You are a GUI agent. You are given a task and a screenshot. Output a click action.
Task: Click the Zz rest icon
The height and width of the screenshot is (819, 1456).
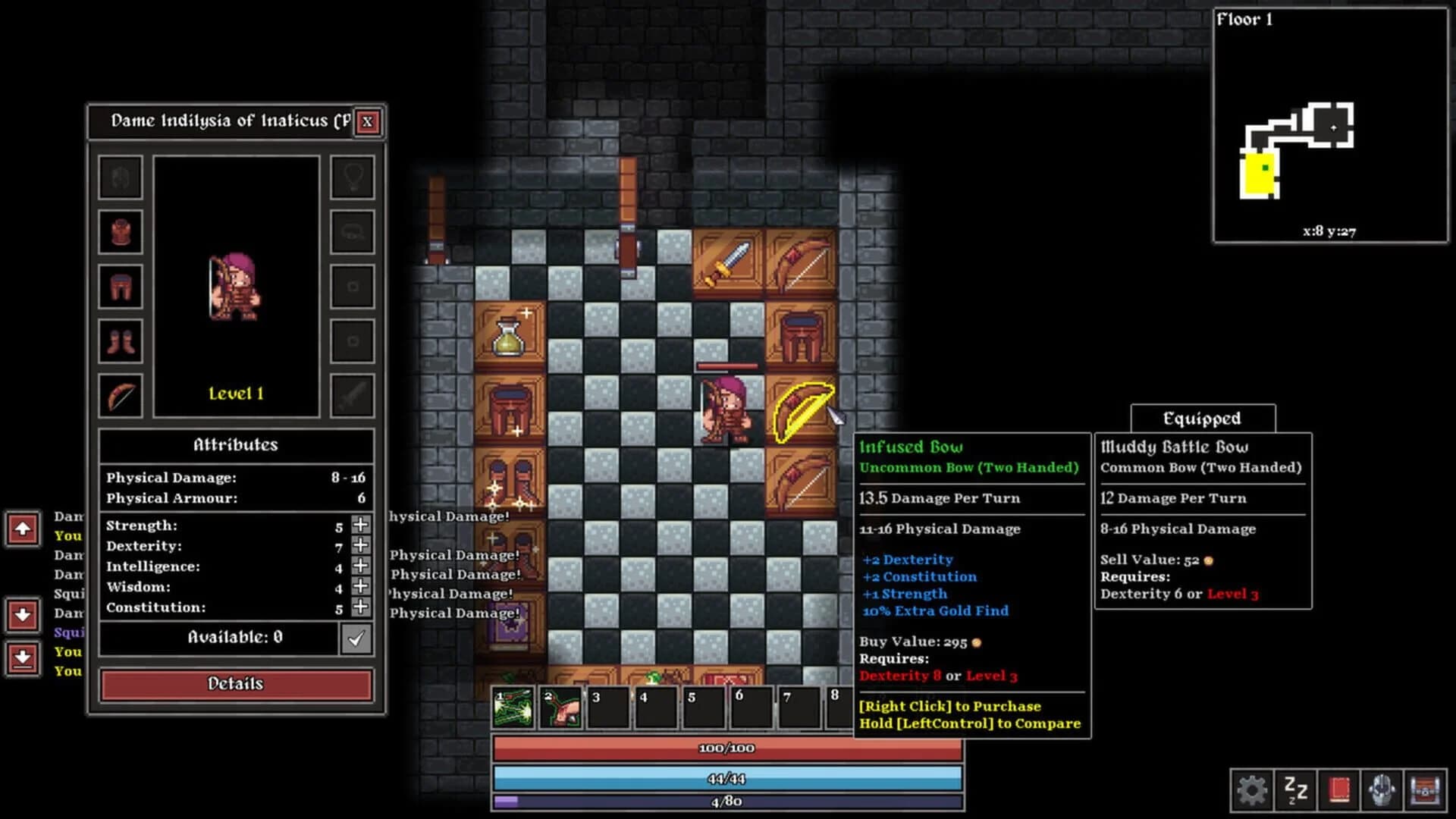coord(1295,791)
